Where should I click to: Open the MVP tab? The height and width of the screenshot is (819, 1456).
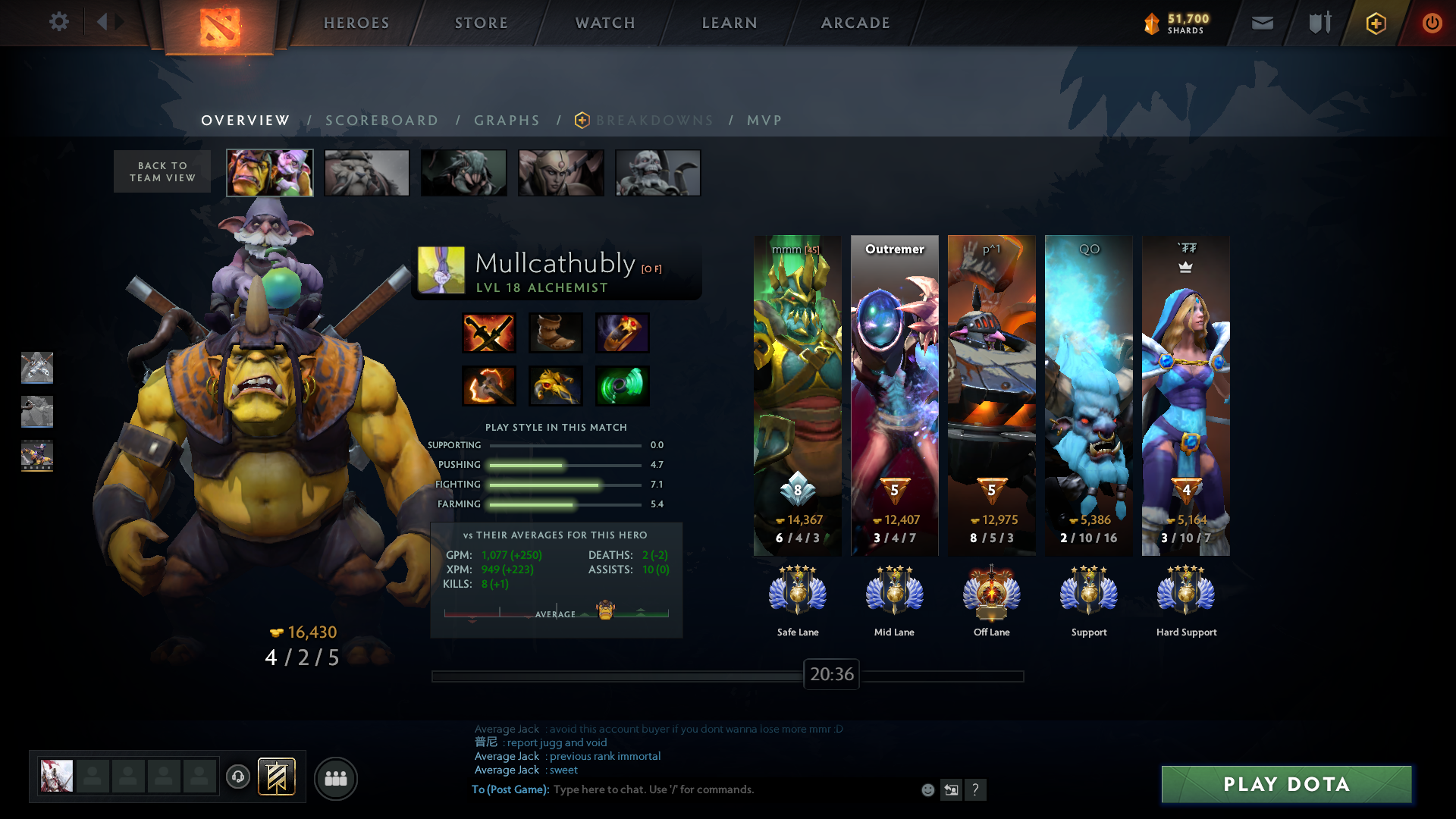(764, 121)
